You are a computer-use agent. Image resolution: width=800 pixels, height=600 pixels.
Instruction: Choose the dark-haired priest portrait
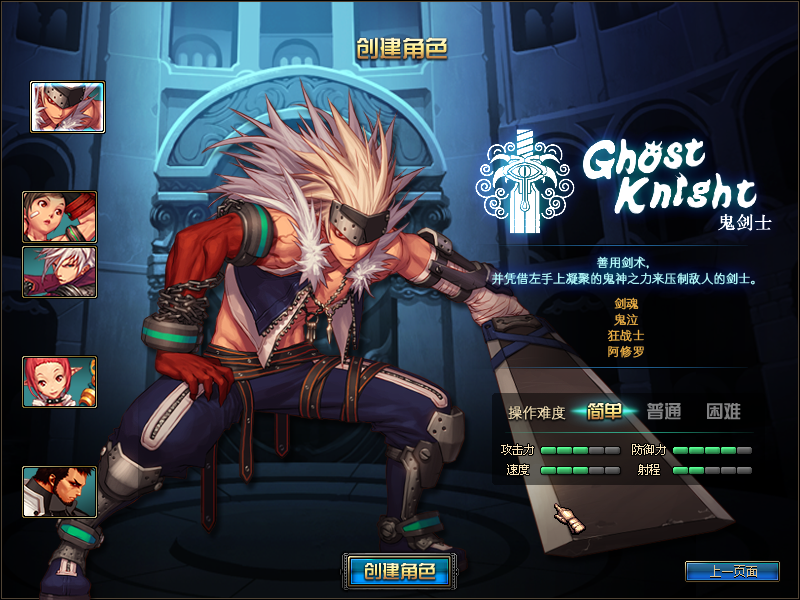(60, 492)
